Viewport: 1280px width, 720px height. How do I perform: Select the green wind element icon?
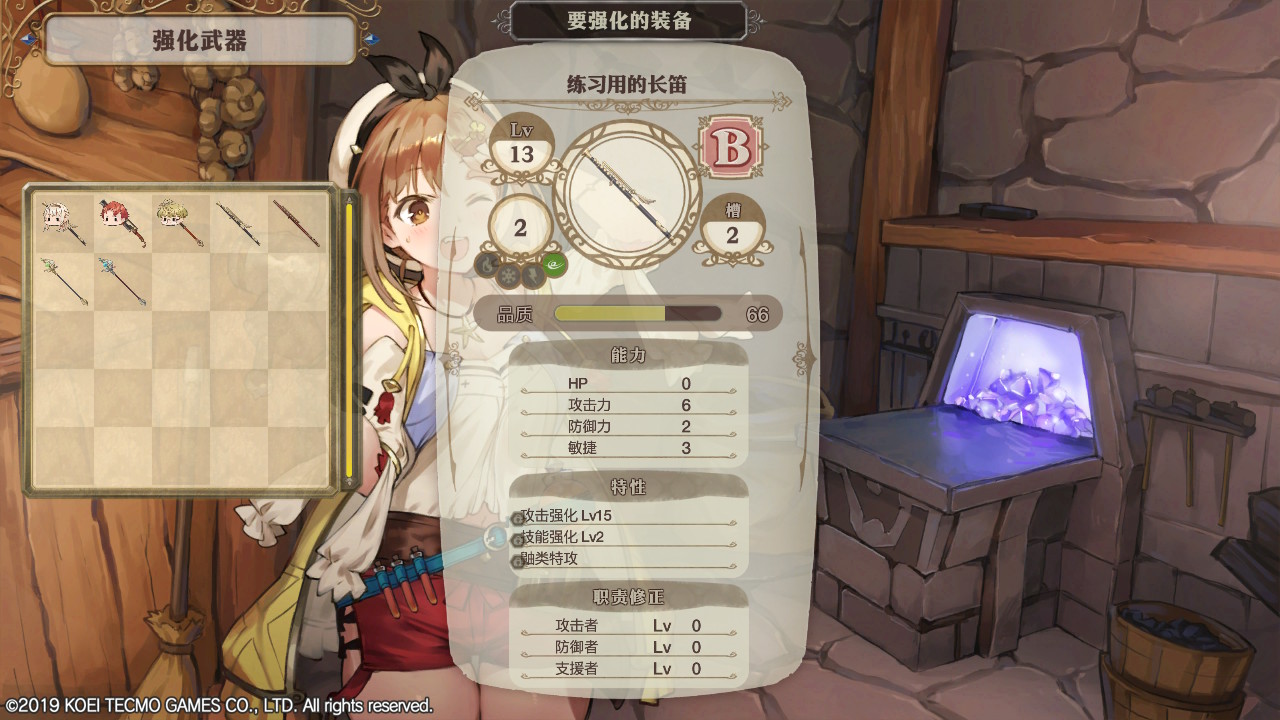pyautogui.click(x=554, y=264)
